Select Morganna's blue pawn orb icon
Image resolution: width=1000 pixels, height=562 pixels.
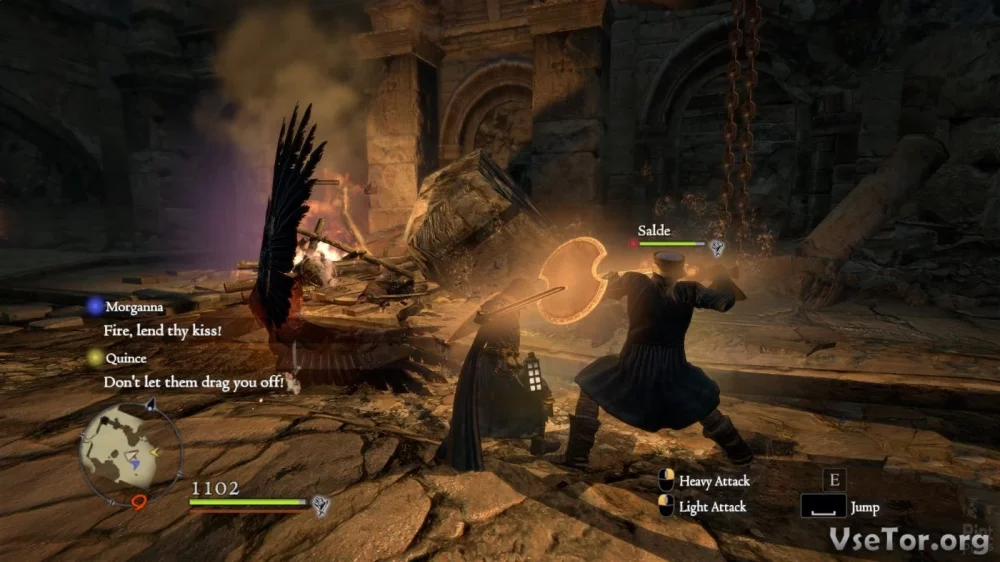(94, 306)
